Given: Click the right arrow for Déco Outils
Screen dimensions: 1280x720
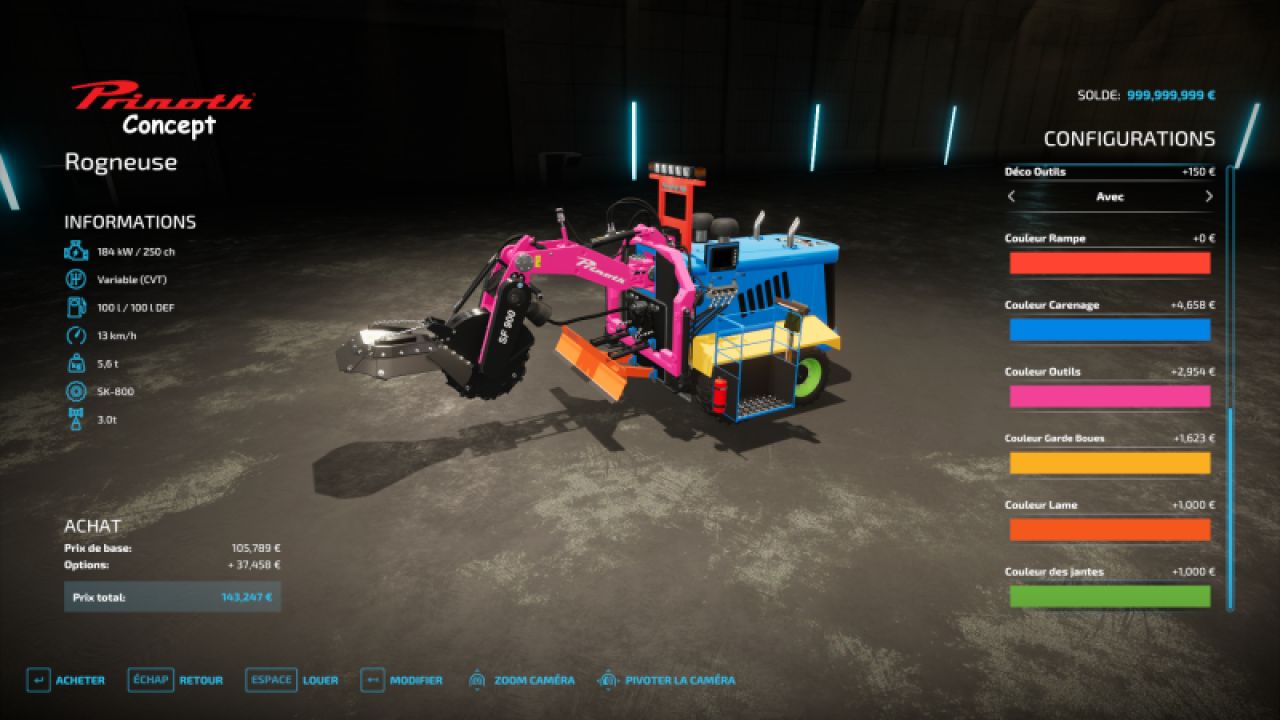Looking at the screenshot, I should (1208, 197).
